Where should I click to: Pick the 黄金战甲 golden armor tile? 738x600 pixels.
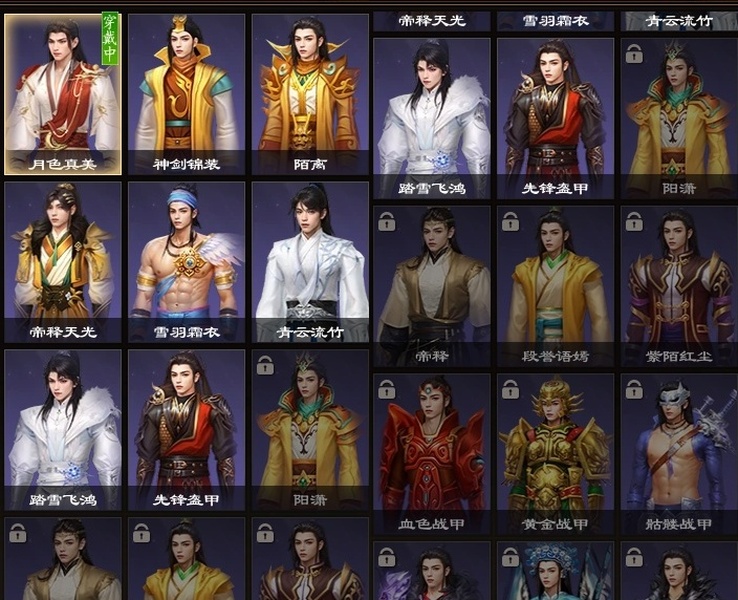[x=555, y=452]
